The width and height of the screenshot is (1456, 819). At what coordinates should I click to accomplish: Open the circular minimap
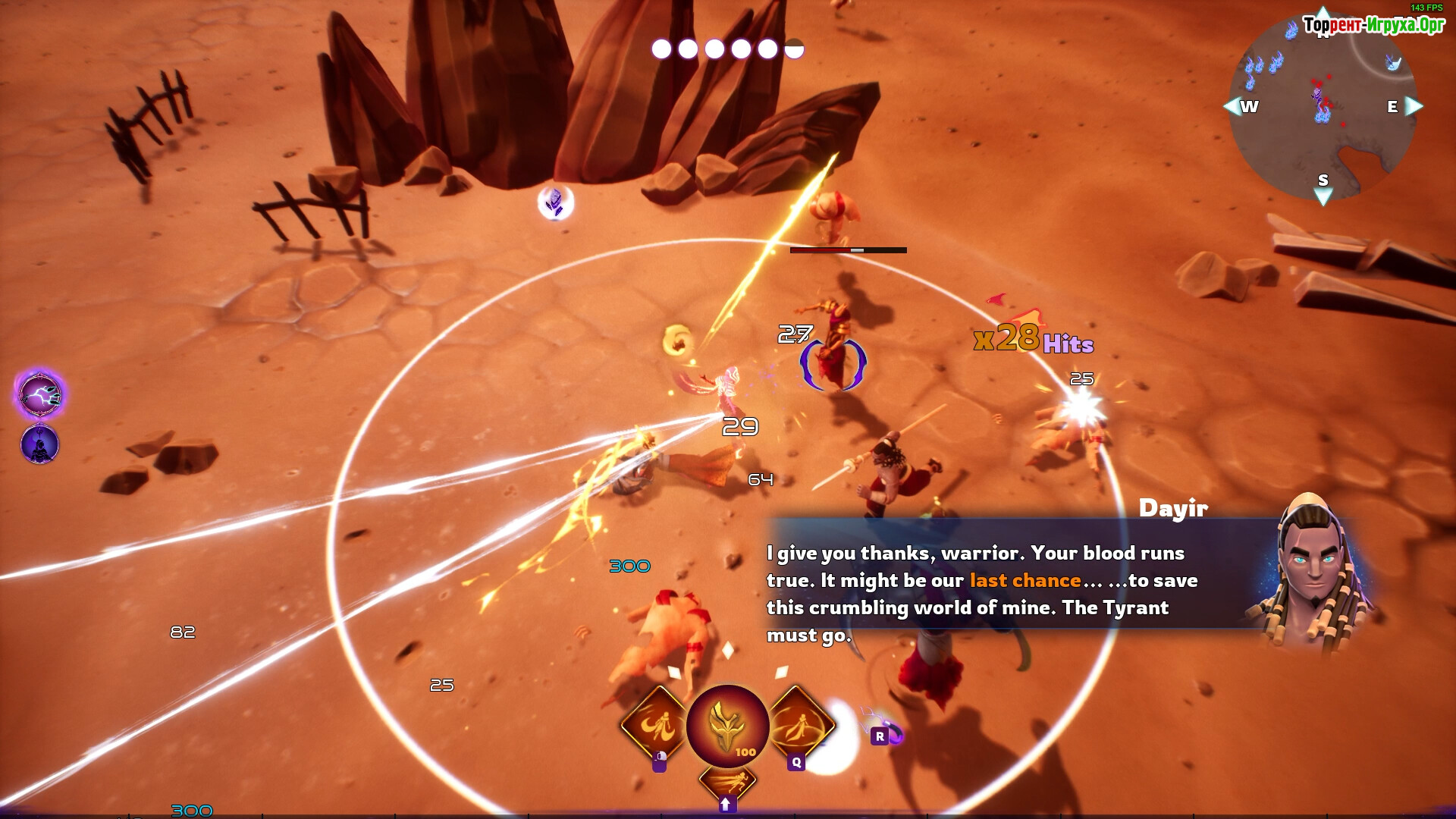(1323, 110)
